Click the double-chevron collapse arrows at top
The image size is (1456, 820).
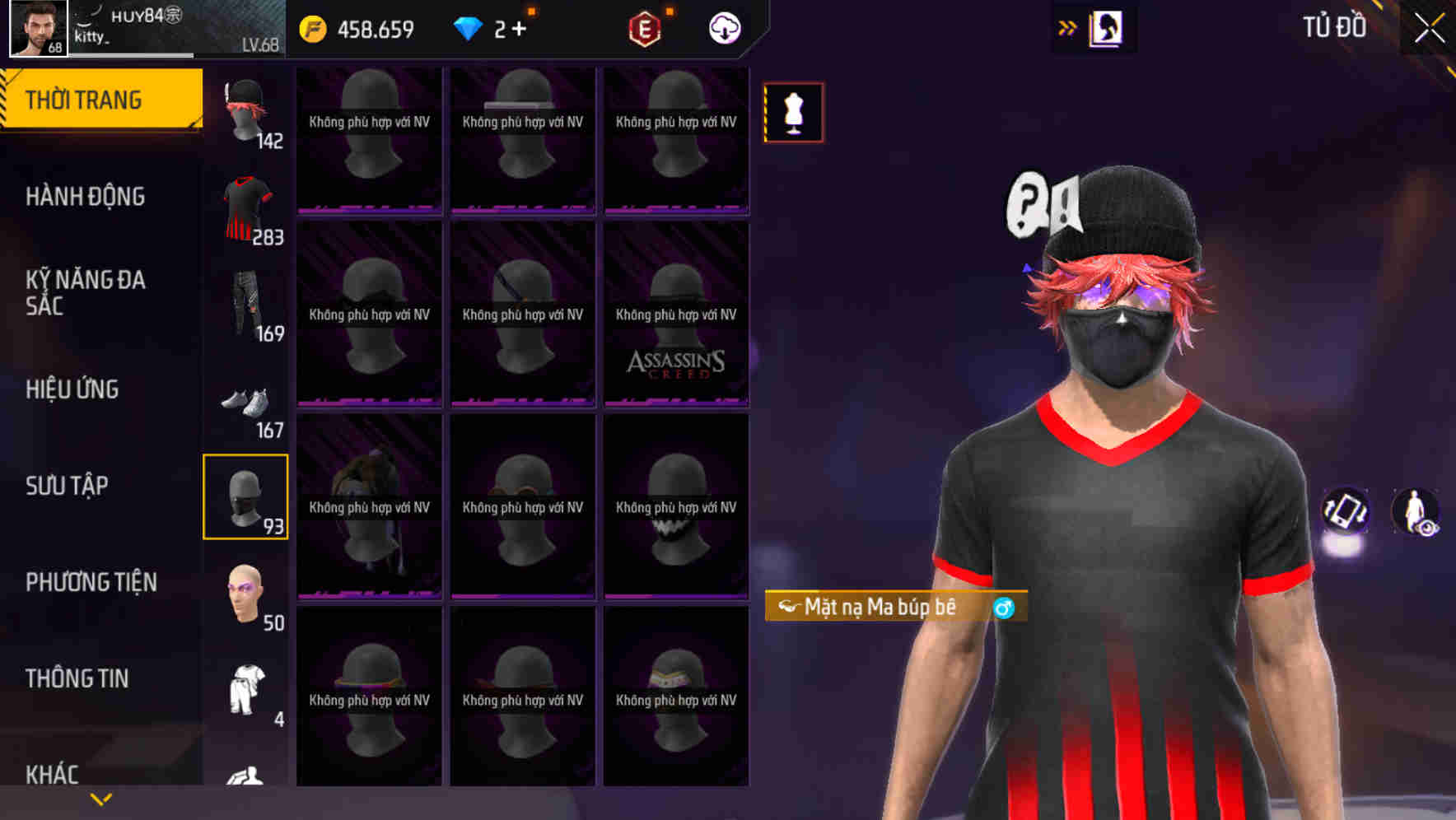[x=1068, y=27]
